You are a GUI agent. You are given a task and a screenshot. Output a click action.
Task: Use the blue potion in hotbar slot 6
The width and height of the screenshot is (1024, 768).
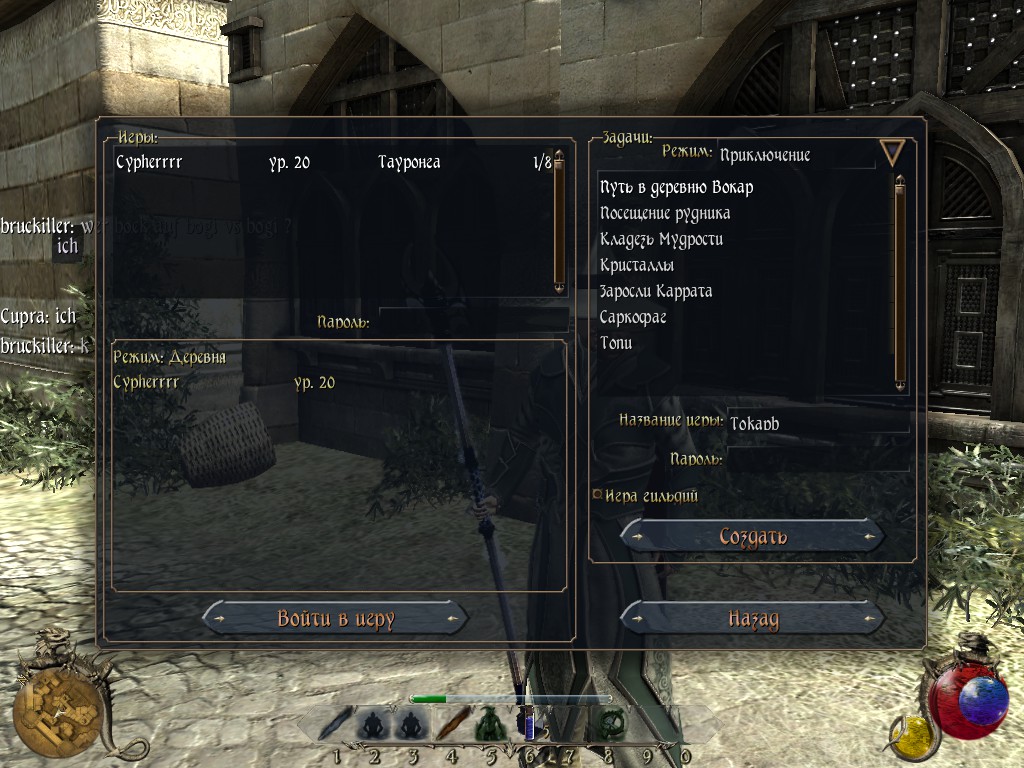tap(527, 722)
